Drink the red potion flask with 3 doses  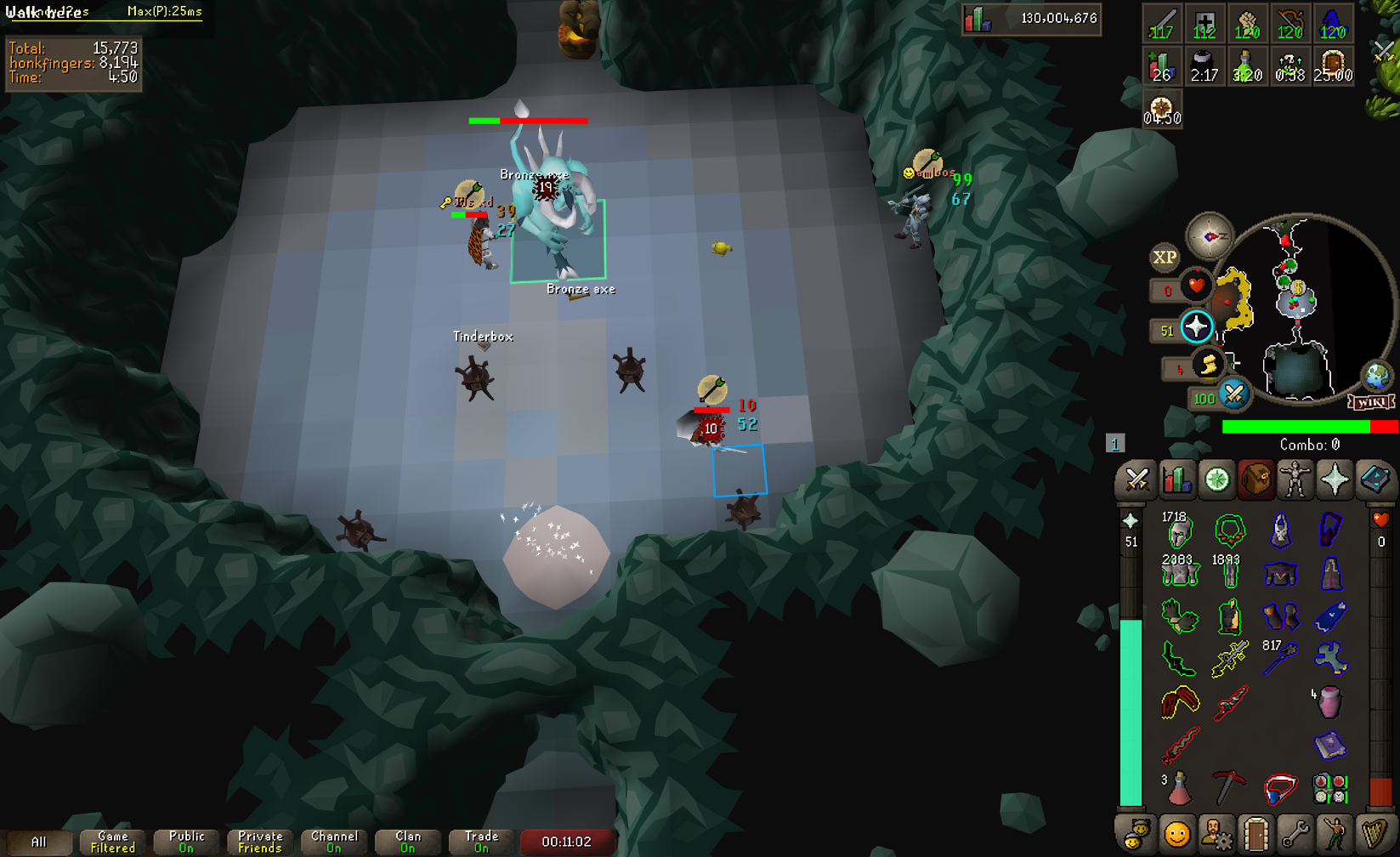point(1179,788)
